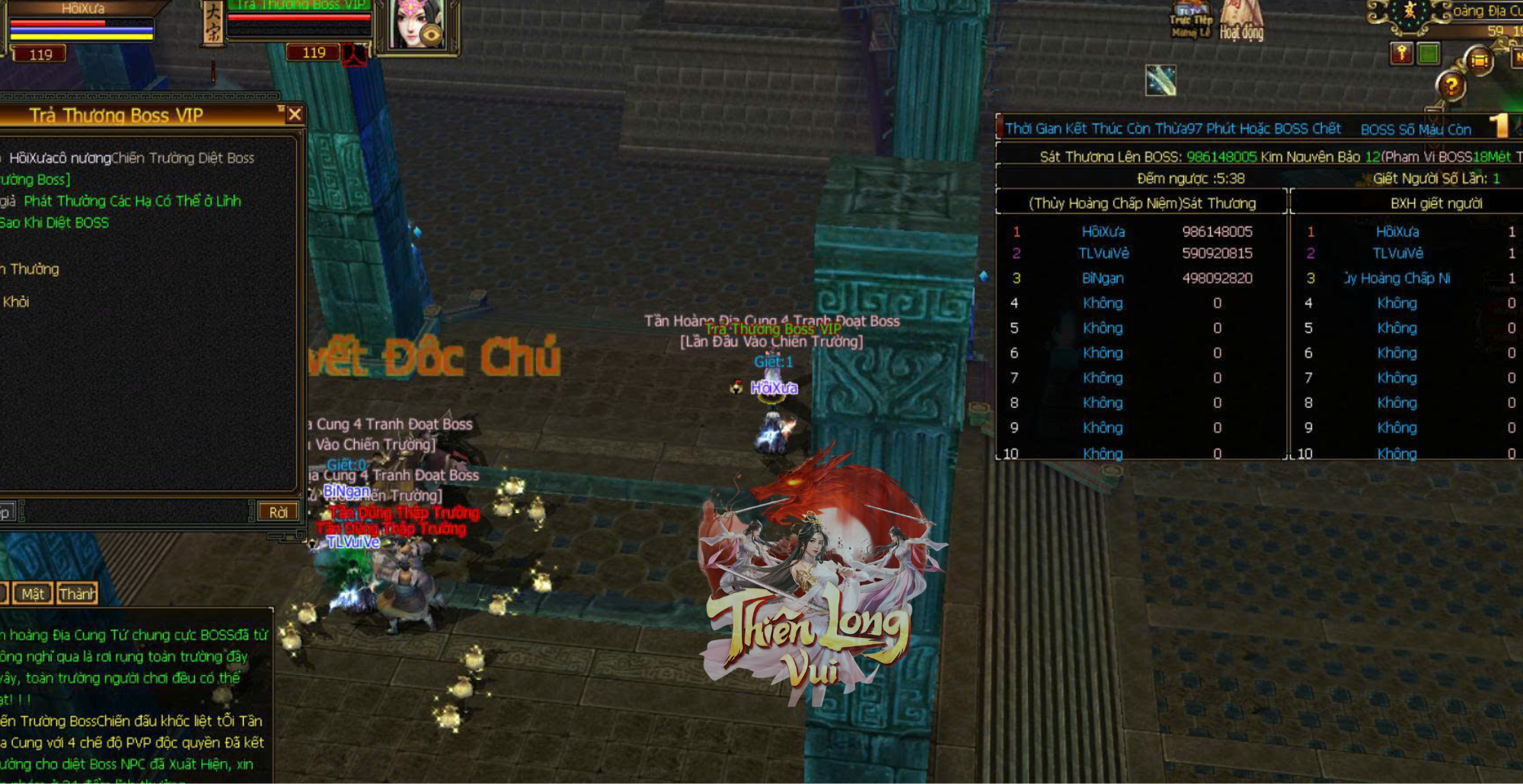This screenshot has width=1523, height=784.
Task: Select TLVuiVẻ in the damage ranking list
Action: 1103,253
